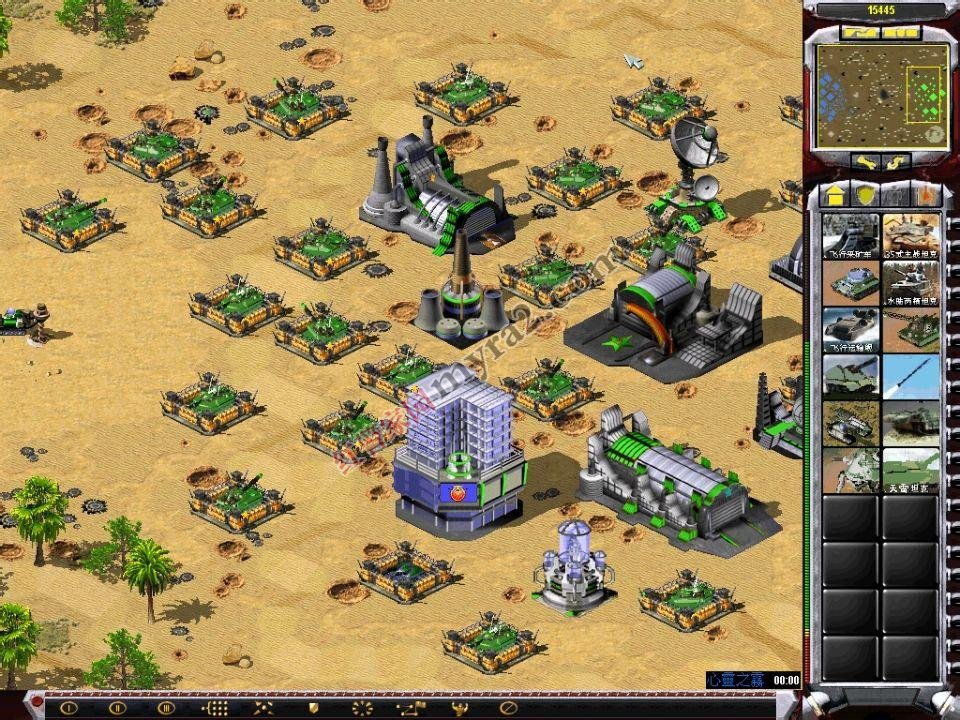Image resolution: width=960 pixels, height=720 pixels.
Task: Click the stop command button
Action: point(507,707)
